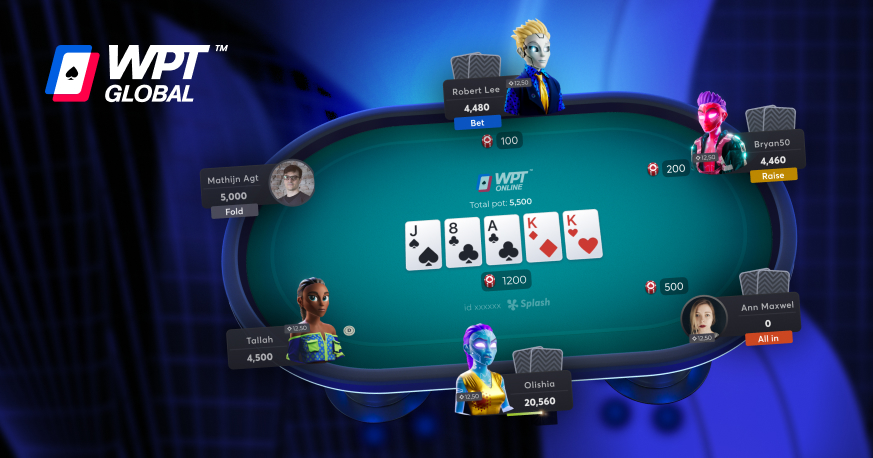Screen dimensions: 873x458
Task: Select the King of diamonds card
Action: click(x=541, y=239)
